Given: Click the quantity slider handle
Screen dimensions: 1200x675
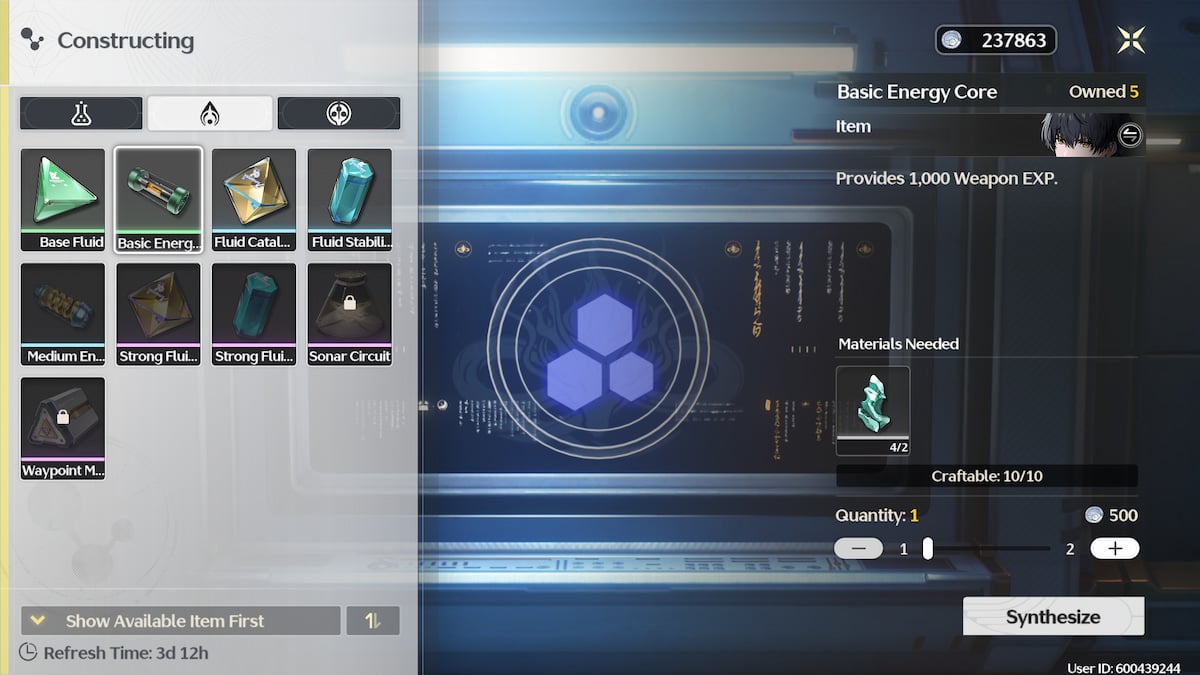Looking at the screenshot, I should [928, 548].
